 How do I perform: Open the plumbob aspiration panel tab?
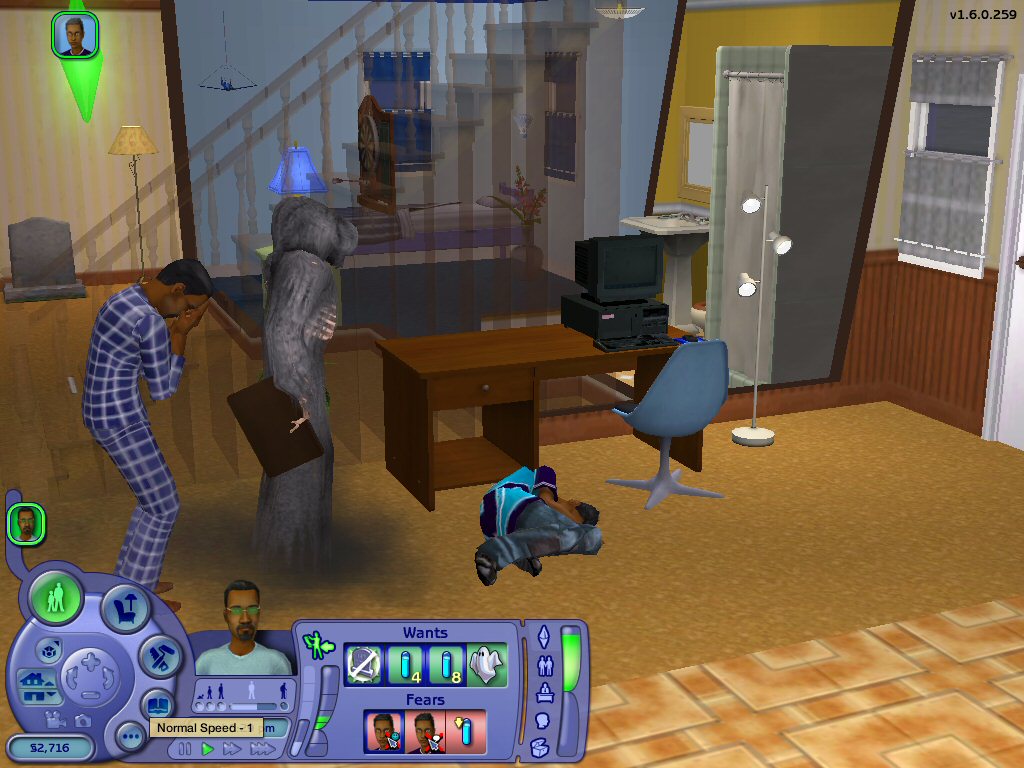[x=544, y=636]
